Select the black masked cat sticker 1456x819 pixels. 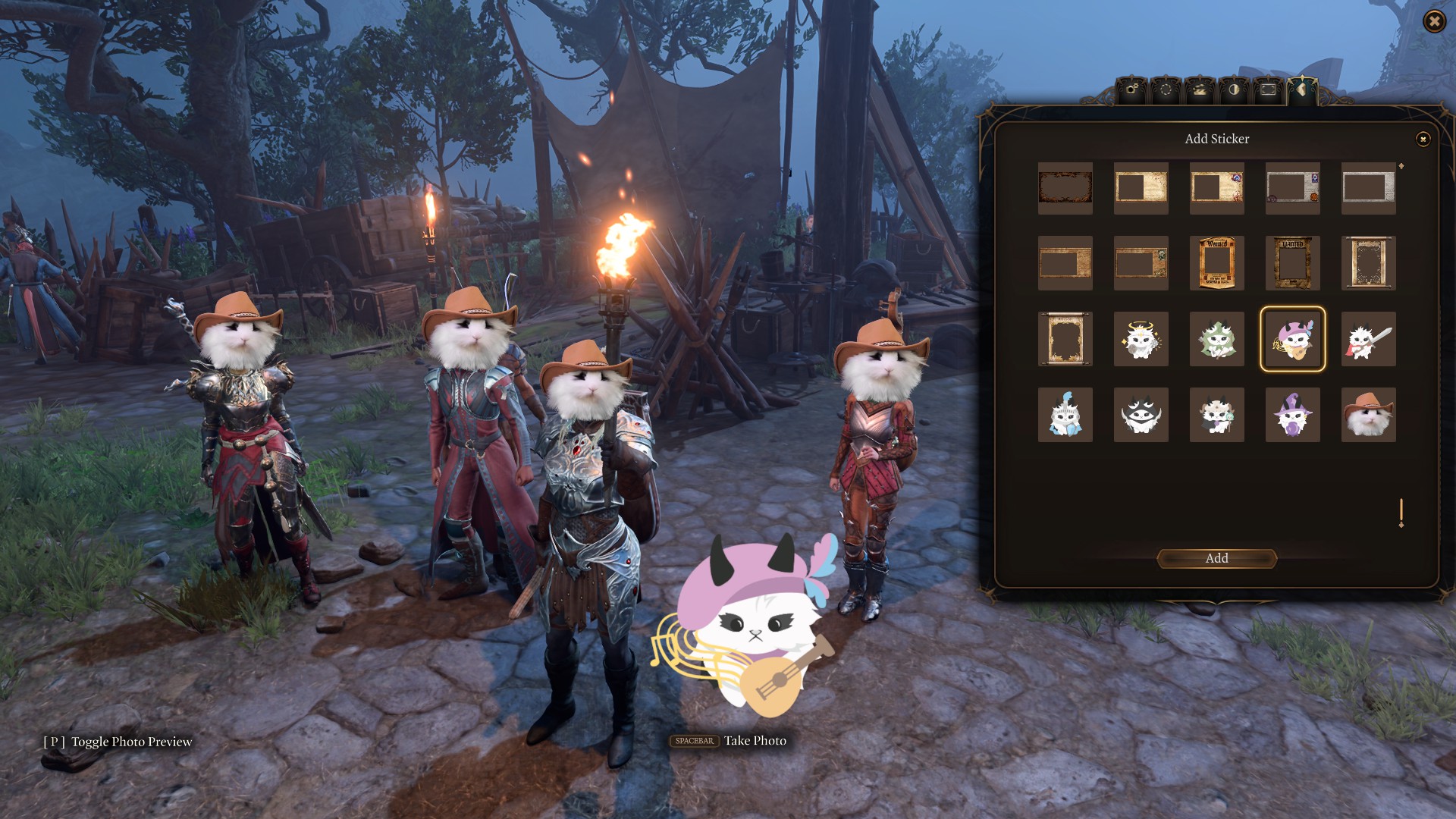(1141, 415)
